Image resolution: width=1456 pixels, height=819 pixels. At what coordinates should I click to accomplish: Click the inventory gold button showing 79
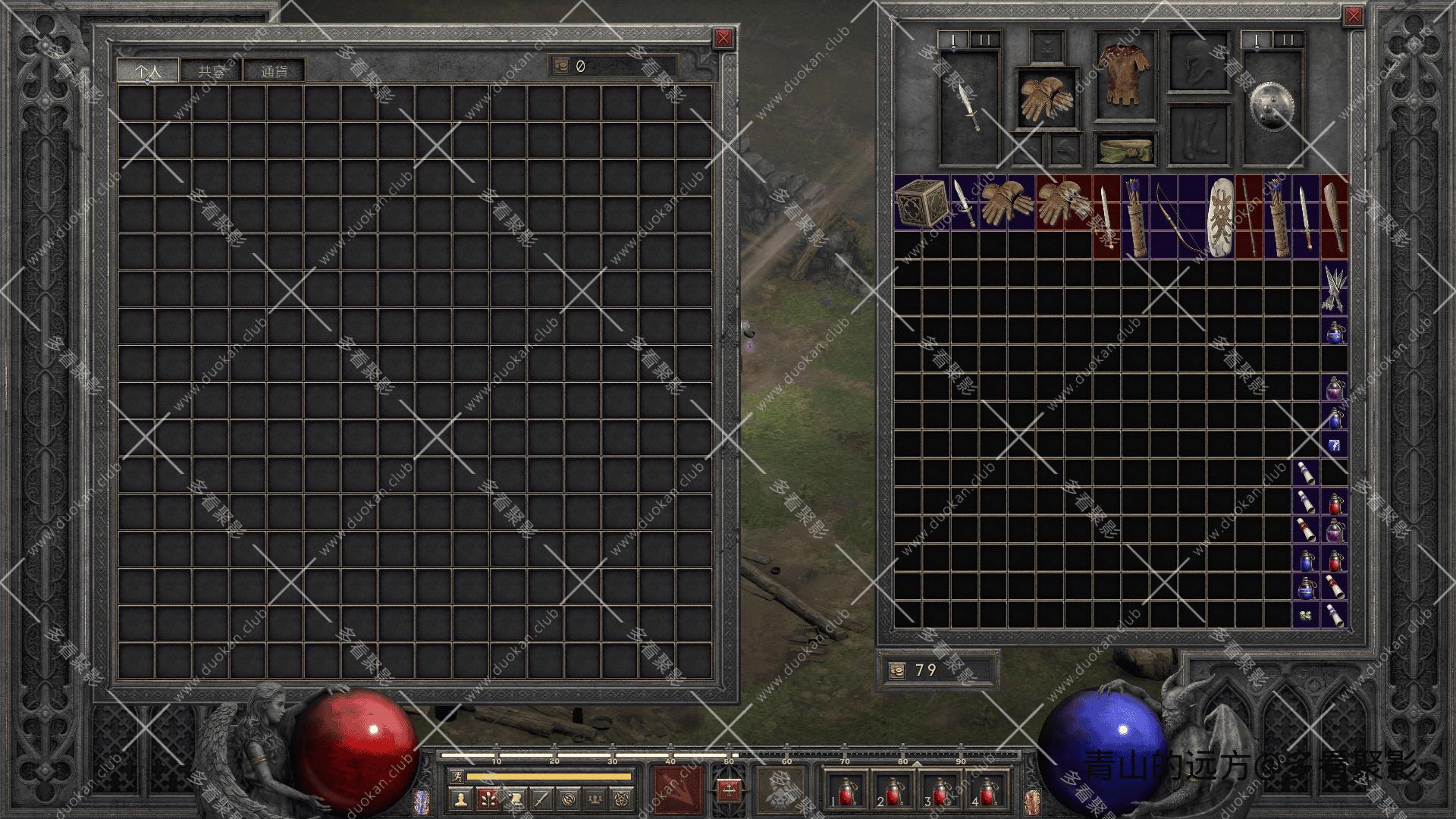pyautogui.click(x=897, y=670)
